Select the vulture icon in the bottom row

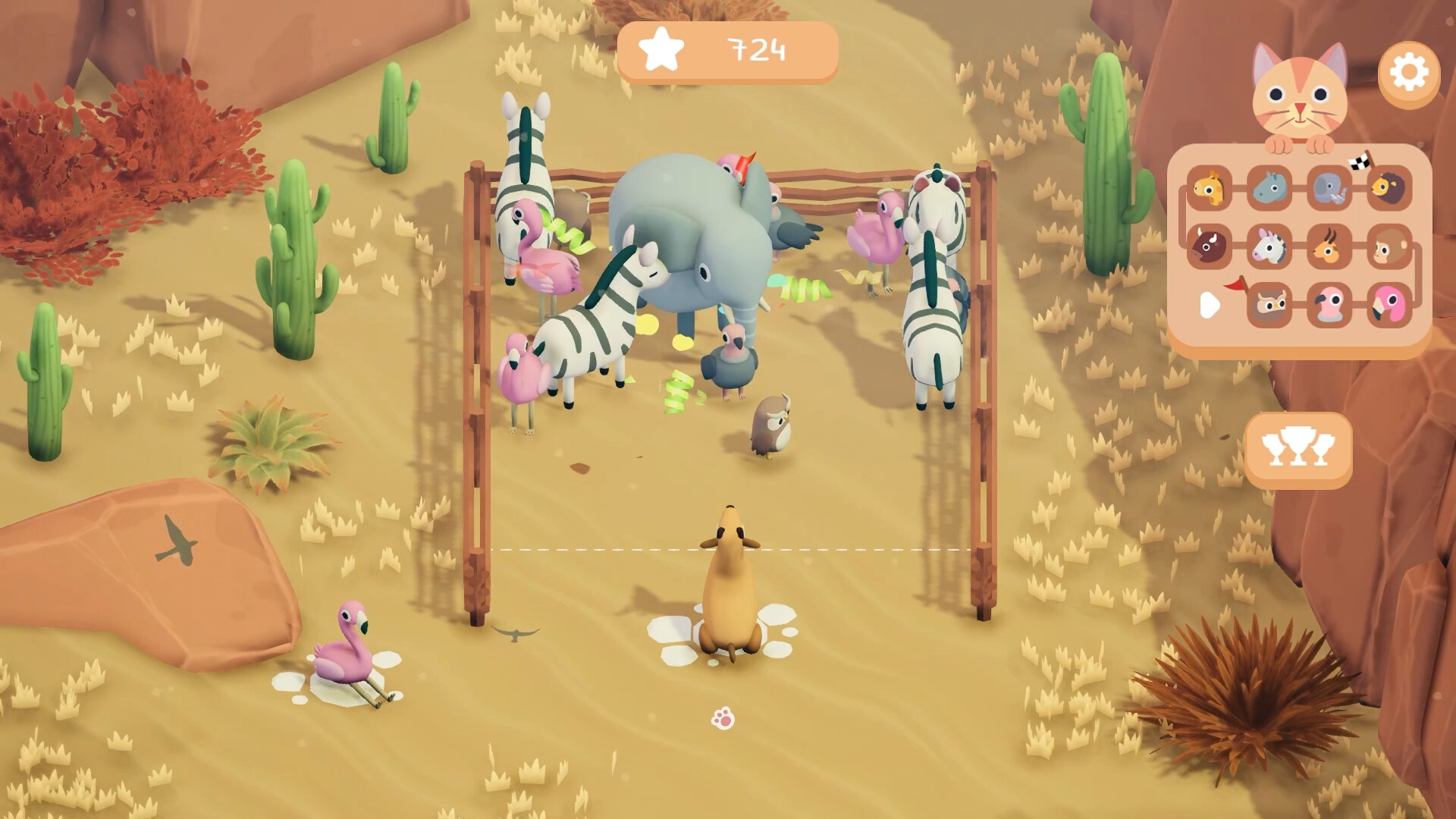pyautogui.click(x=1331, y=305)
